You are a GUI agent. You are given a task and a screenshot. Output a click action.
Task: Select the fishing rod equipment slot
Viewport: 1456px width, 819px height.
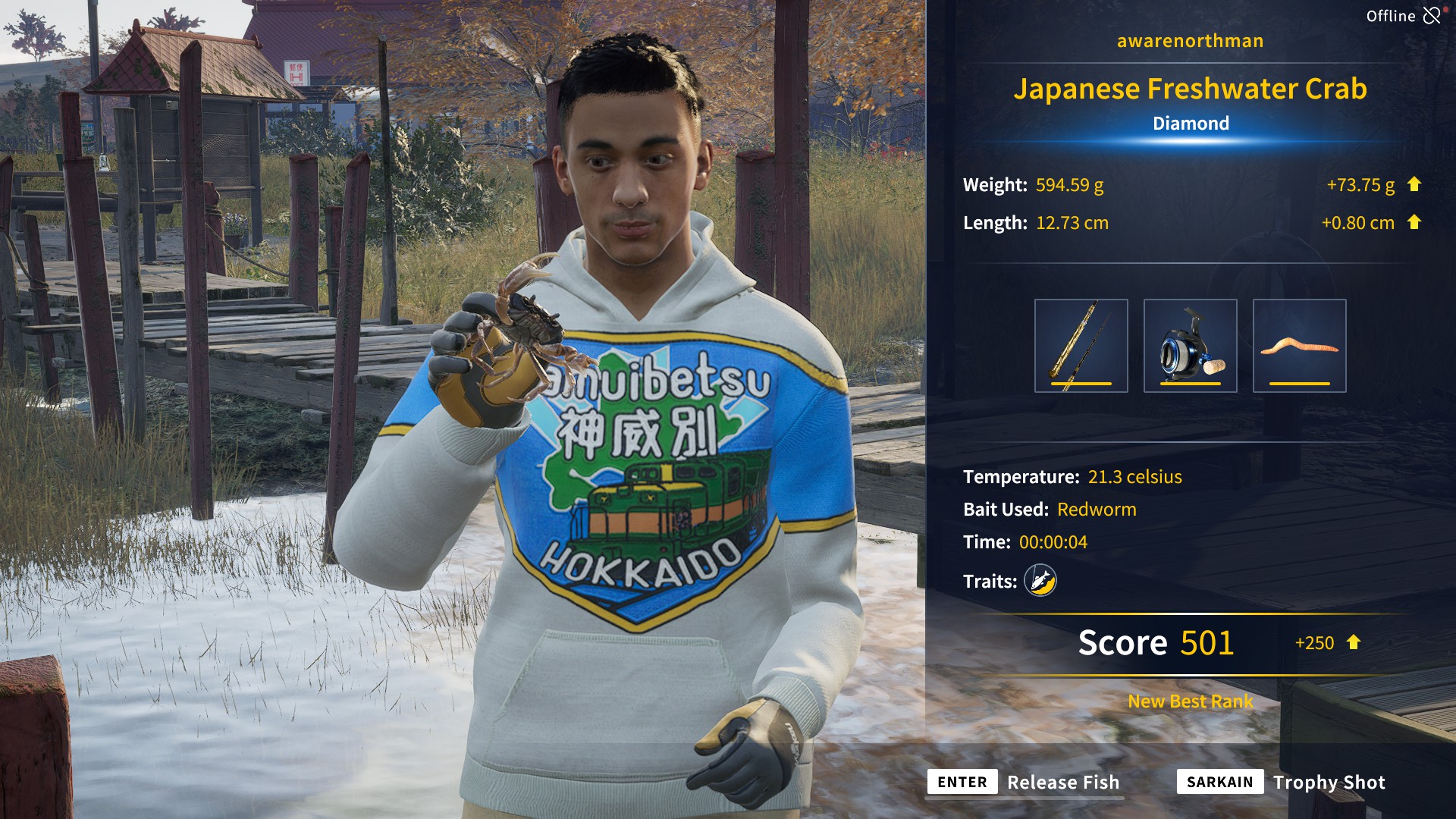click(x=1081, y=346)
